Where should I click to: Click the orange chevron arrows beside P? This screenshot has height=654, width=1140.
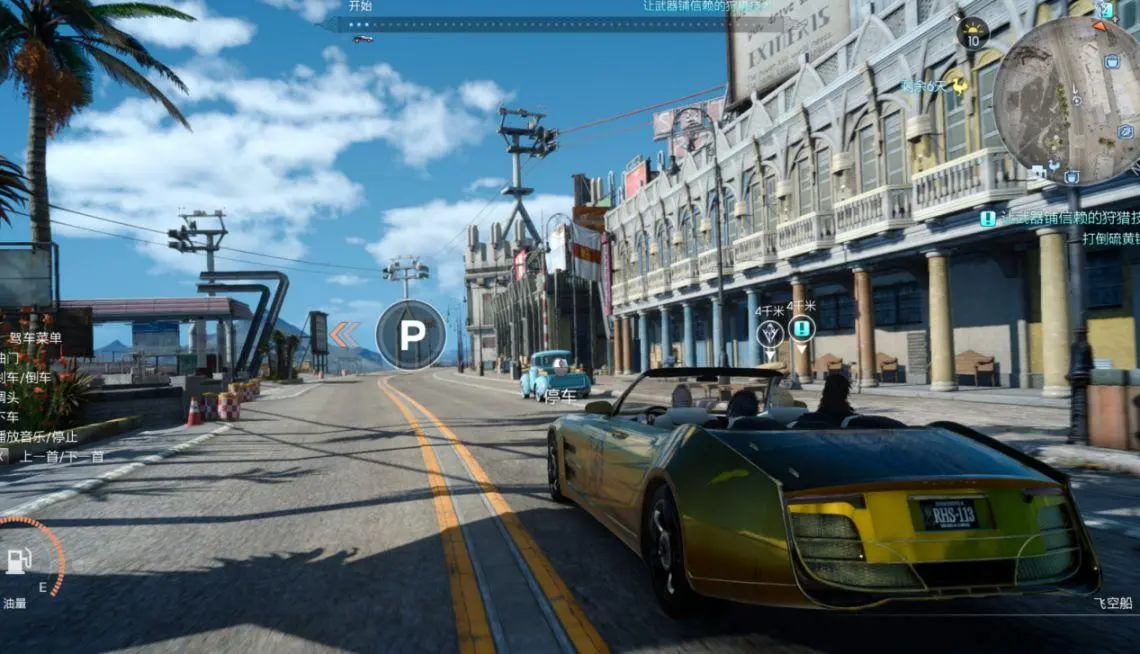[345, 335]
